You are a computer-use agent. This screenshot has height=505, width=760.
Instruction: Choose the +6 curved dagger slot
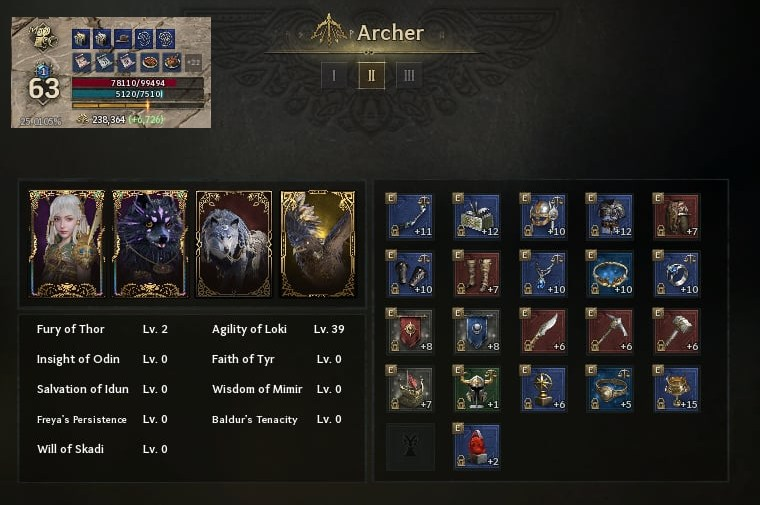pos(543,330)
